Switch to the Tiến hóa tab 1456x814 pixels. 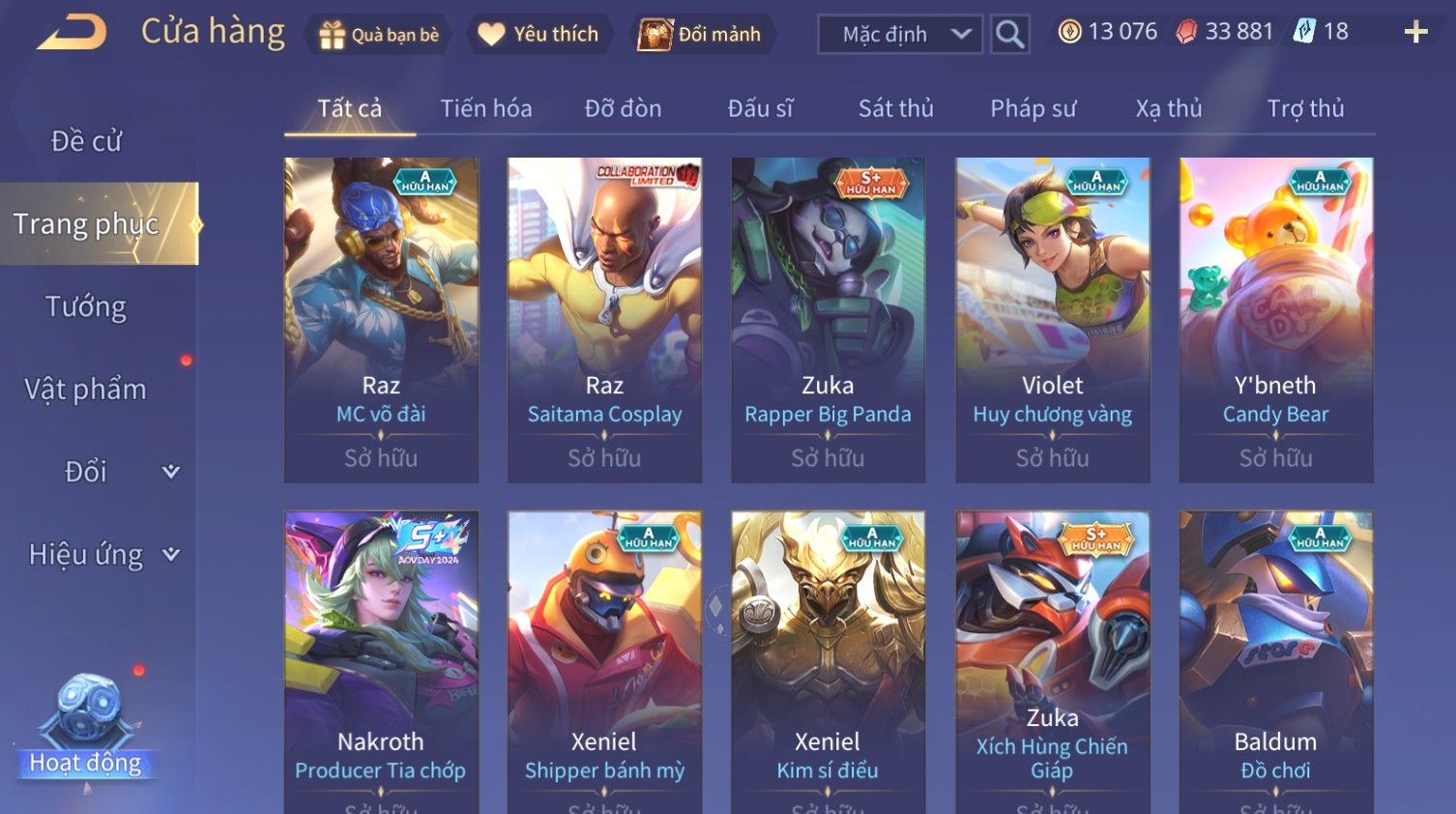pos(485,108)
